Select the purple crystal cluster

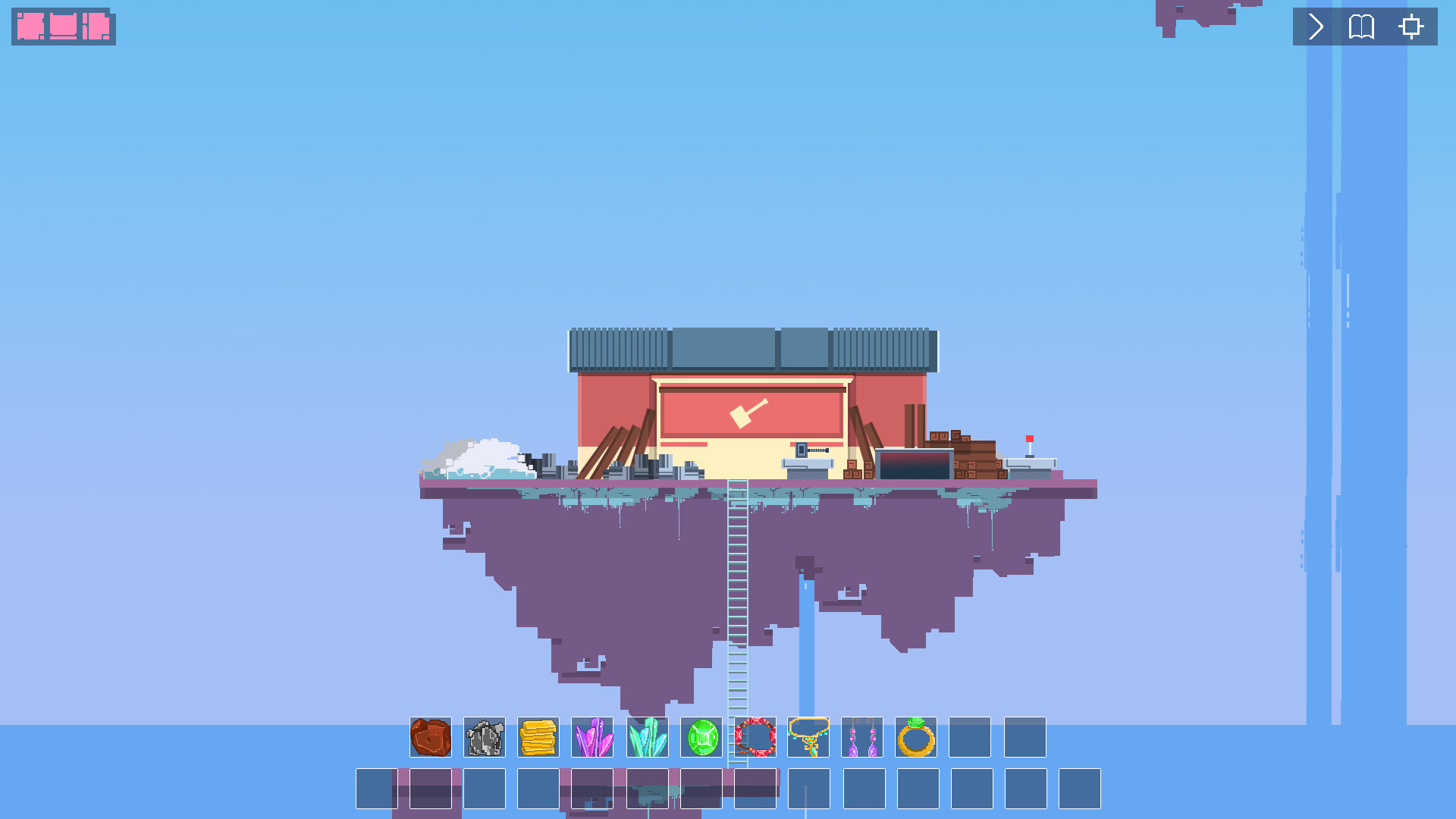point(593,738)
